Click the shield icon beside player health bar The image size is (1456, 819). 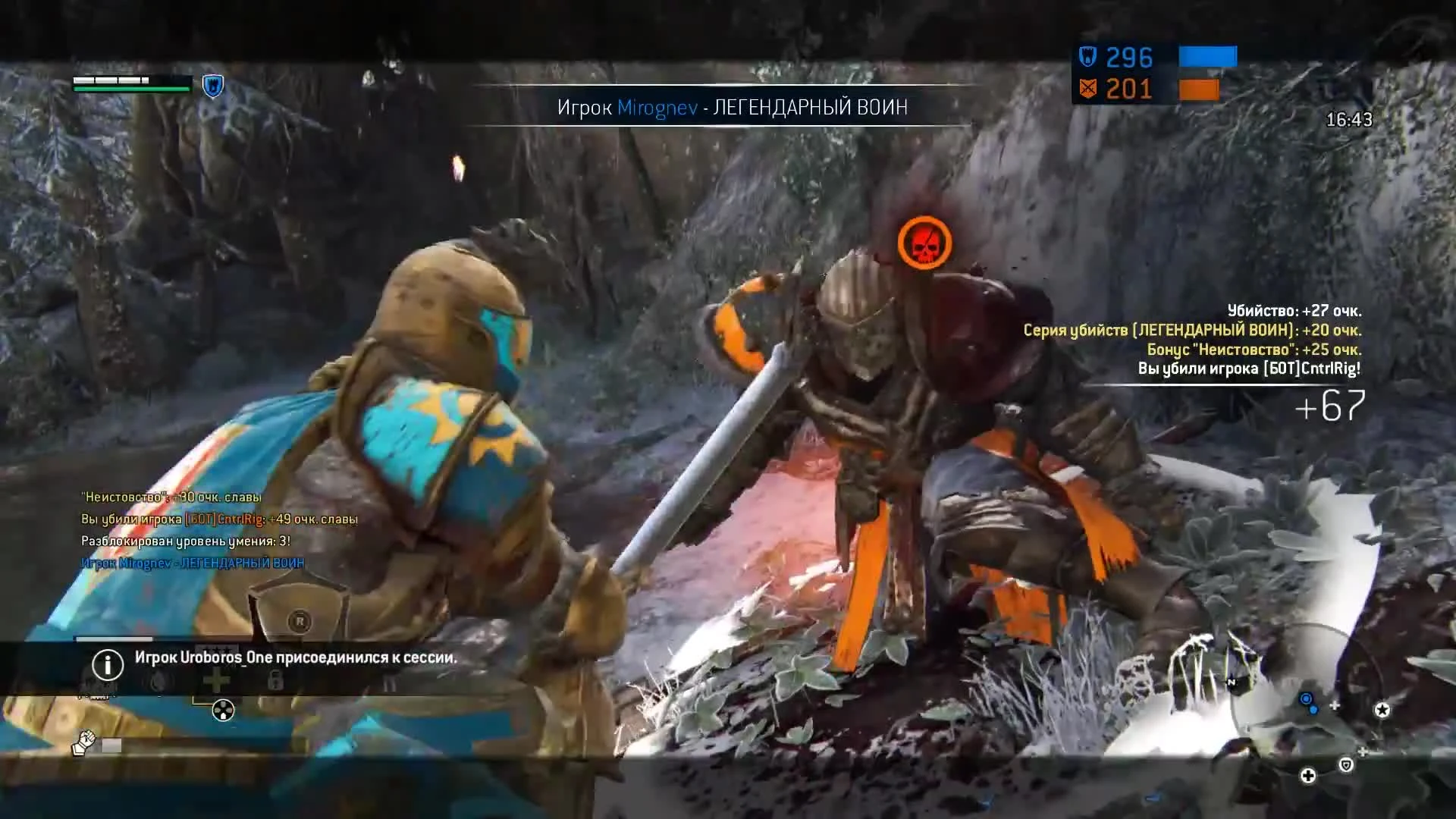(212, 86)
